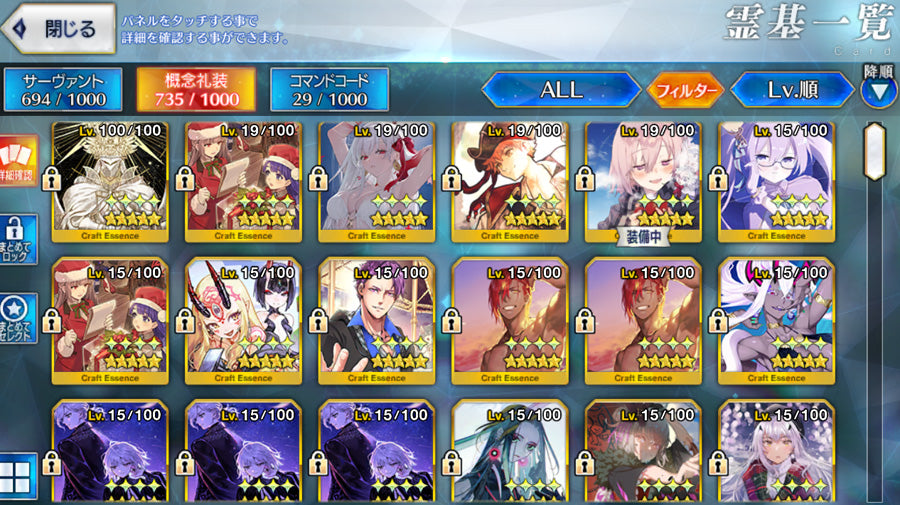Click the list scrollbar handle
Viewport: 900px width, 505px height.
[x=875, y=152]
